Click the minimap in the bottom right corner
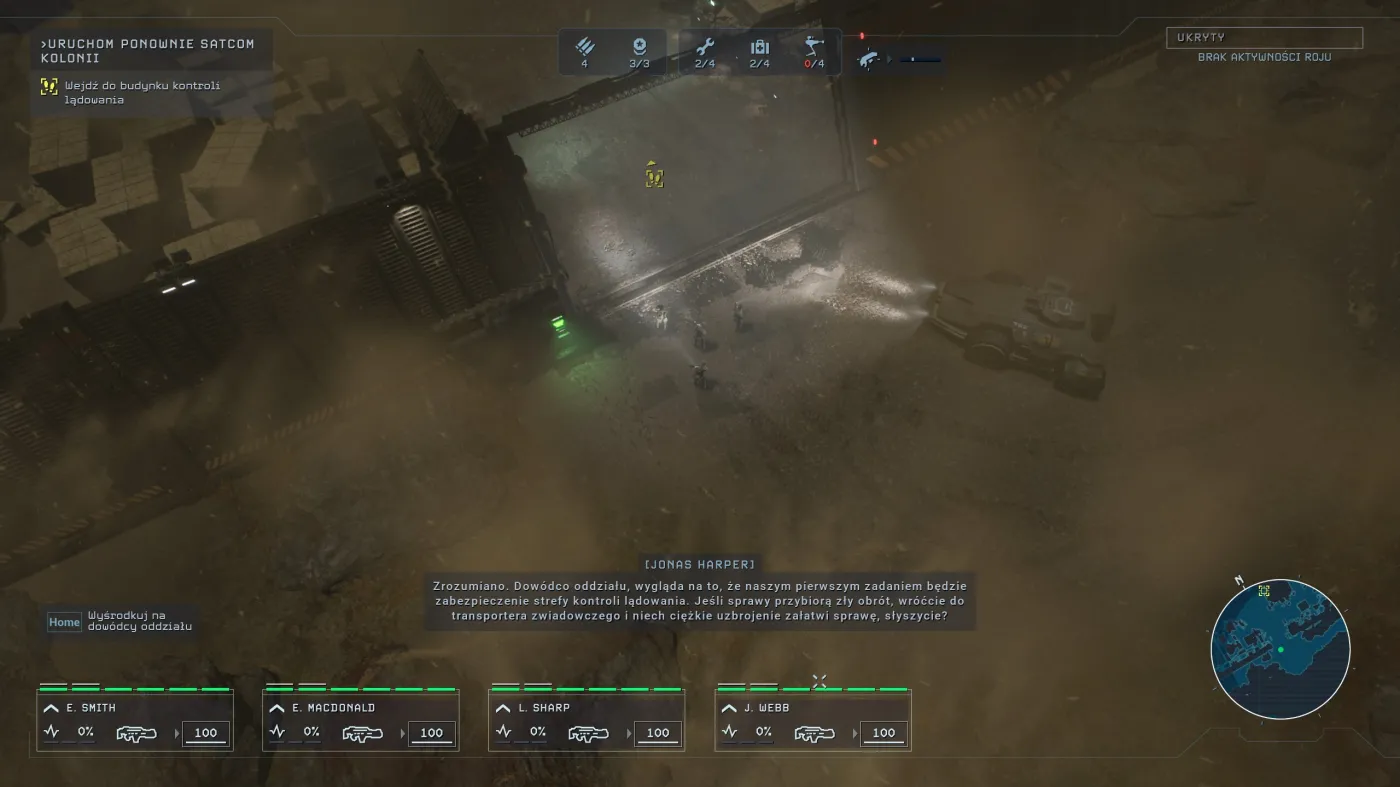The height and width of the screenshot is (787, 1400). (1282, 650)
